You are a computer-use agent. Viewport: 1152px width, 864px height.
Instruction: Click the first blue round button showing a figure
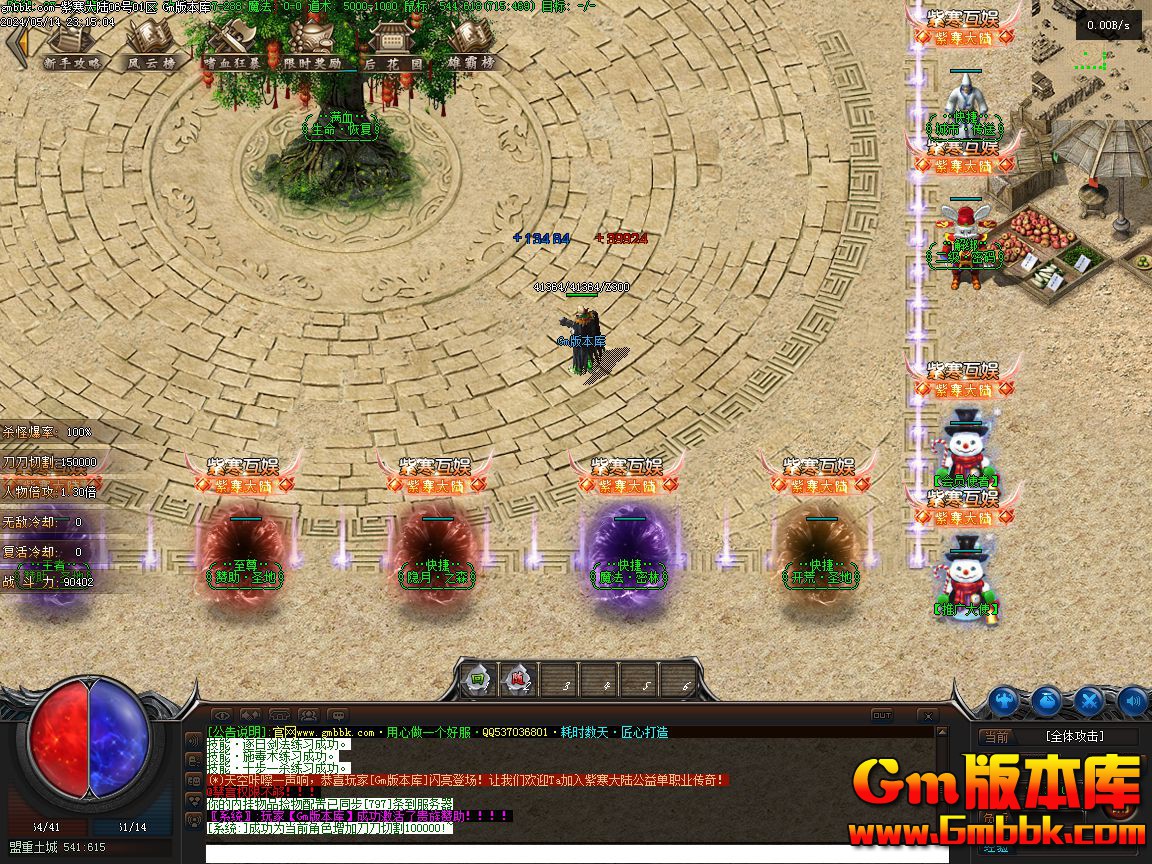(x=1004, y=701)
